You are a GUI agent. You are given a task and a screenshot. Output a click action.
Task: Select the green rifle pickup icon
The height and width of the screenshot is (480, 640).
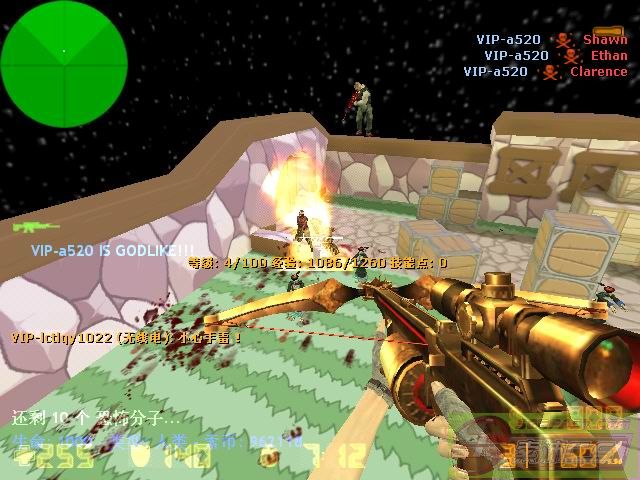[30, 227]
